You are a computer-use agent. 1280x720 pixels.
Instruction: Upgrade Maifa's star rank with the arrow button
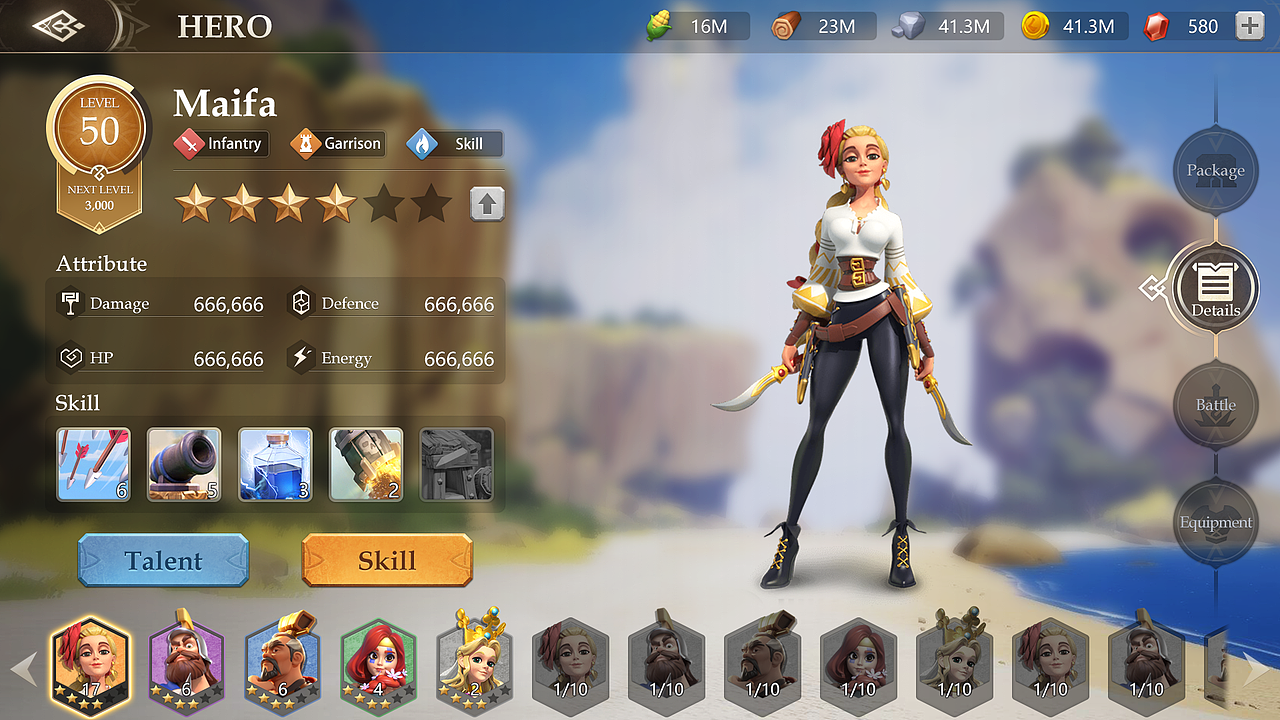487,204
